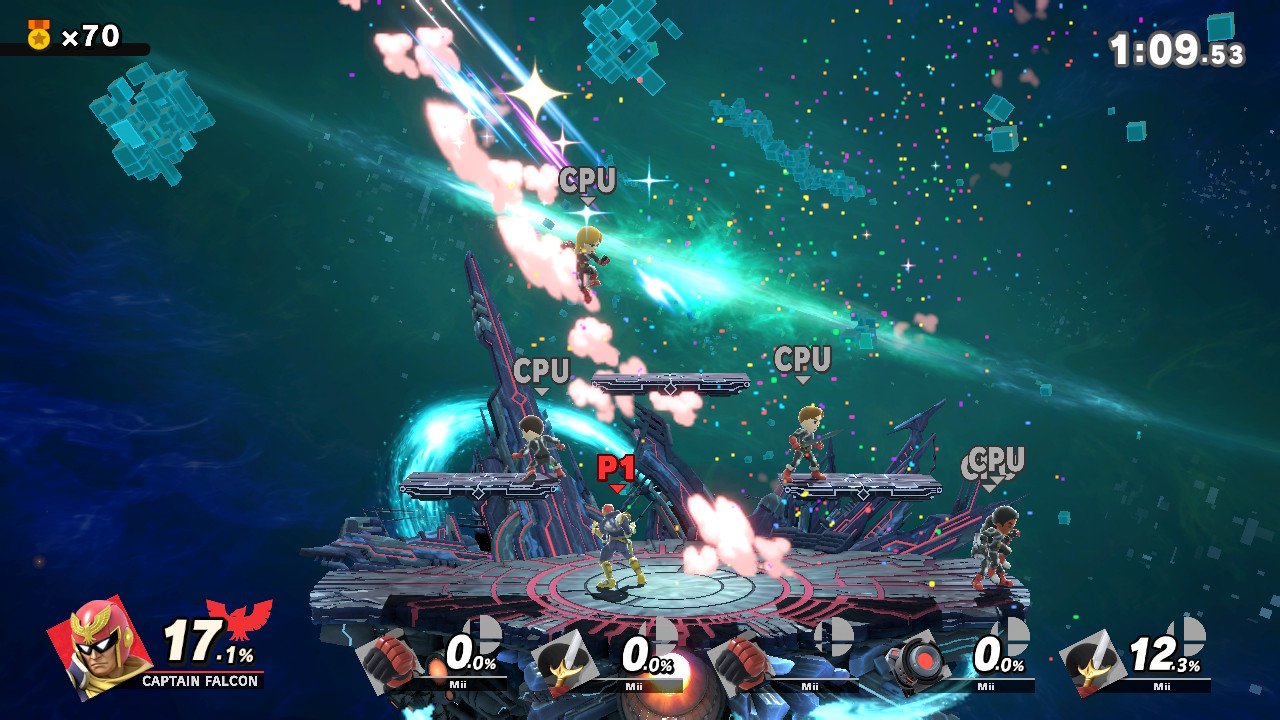
Task: Select the Mii Gunner arm cannon portrait
Action: tap(917, 660)
